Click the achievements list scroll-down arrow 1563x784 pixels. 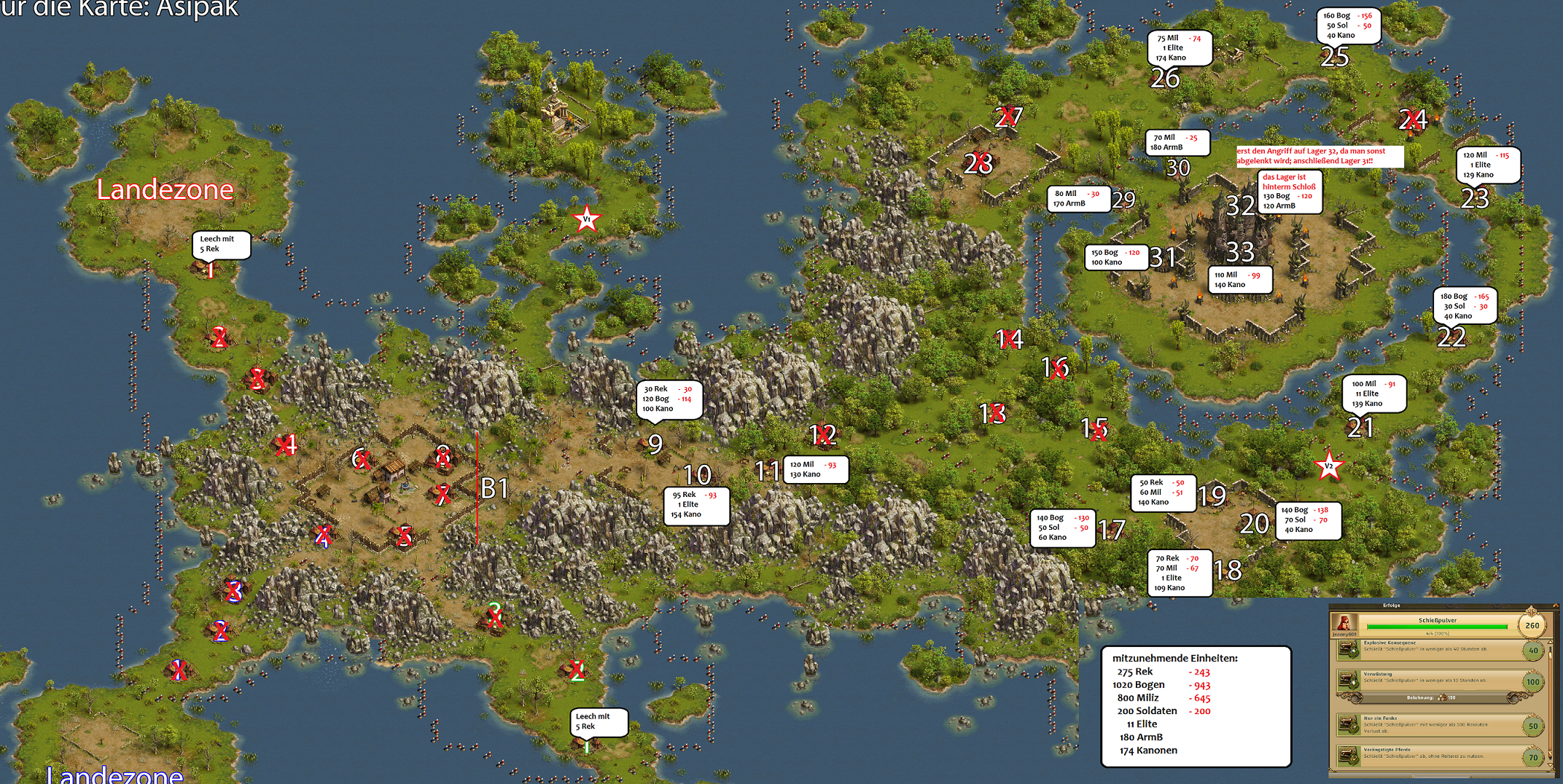pos(1551,765)
